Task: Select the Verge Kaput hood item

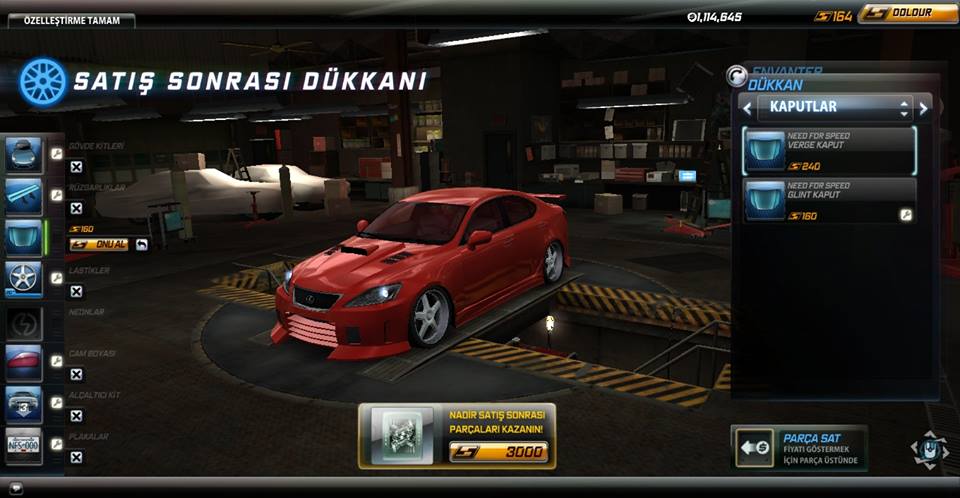Action: click(x=829, y=151)
